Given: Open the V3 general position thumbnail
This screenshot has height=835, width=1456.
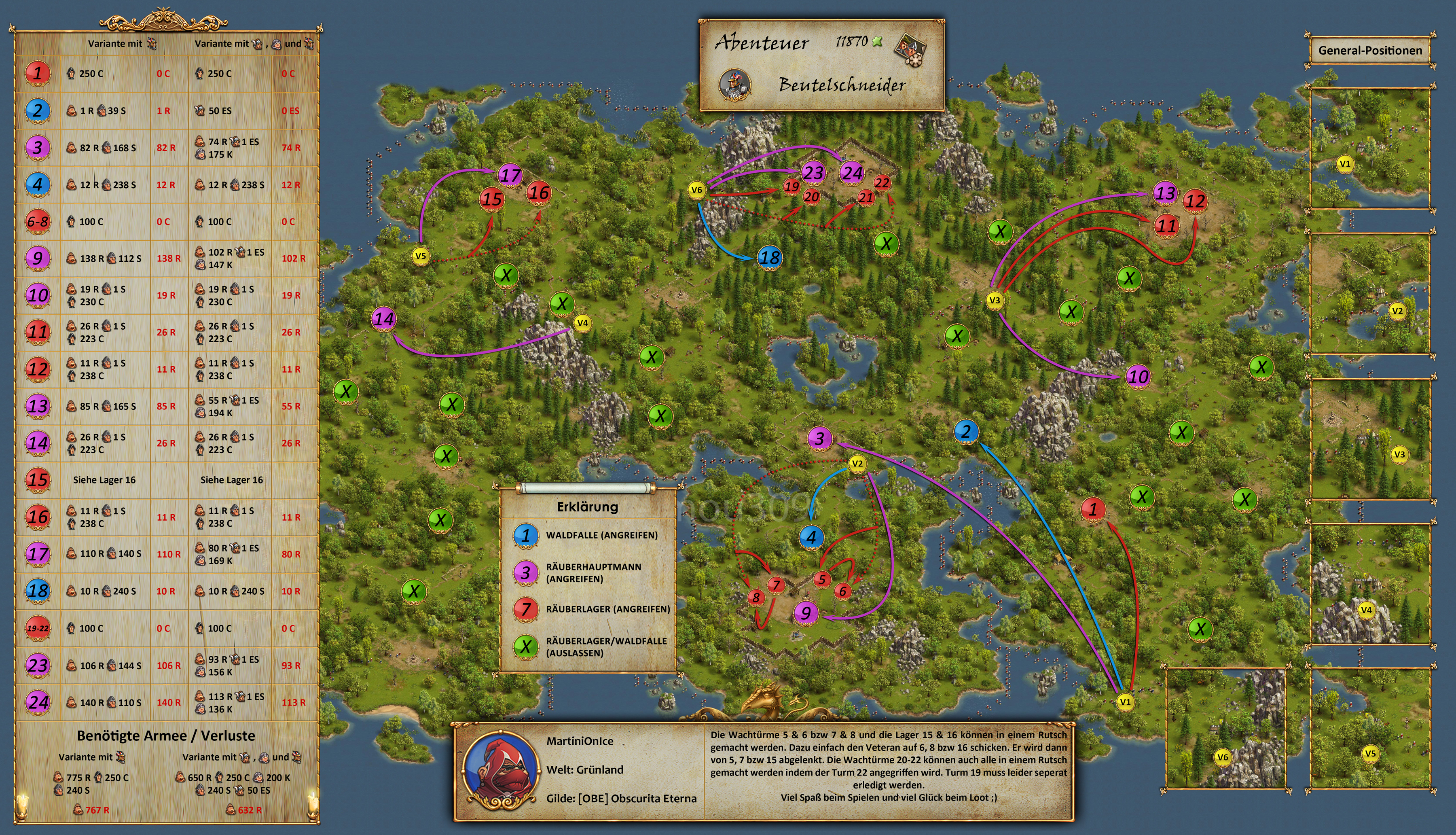Looking at the screenshot, I should 1369,439.
